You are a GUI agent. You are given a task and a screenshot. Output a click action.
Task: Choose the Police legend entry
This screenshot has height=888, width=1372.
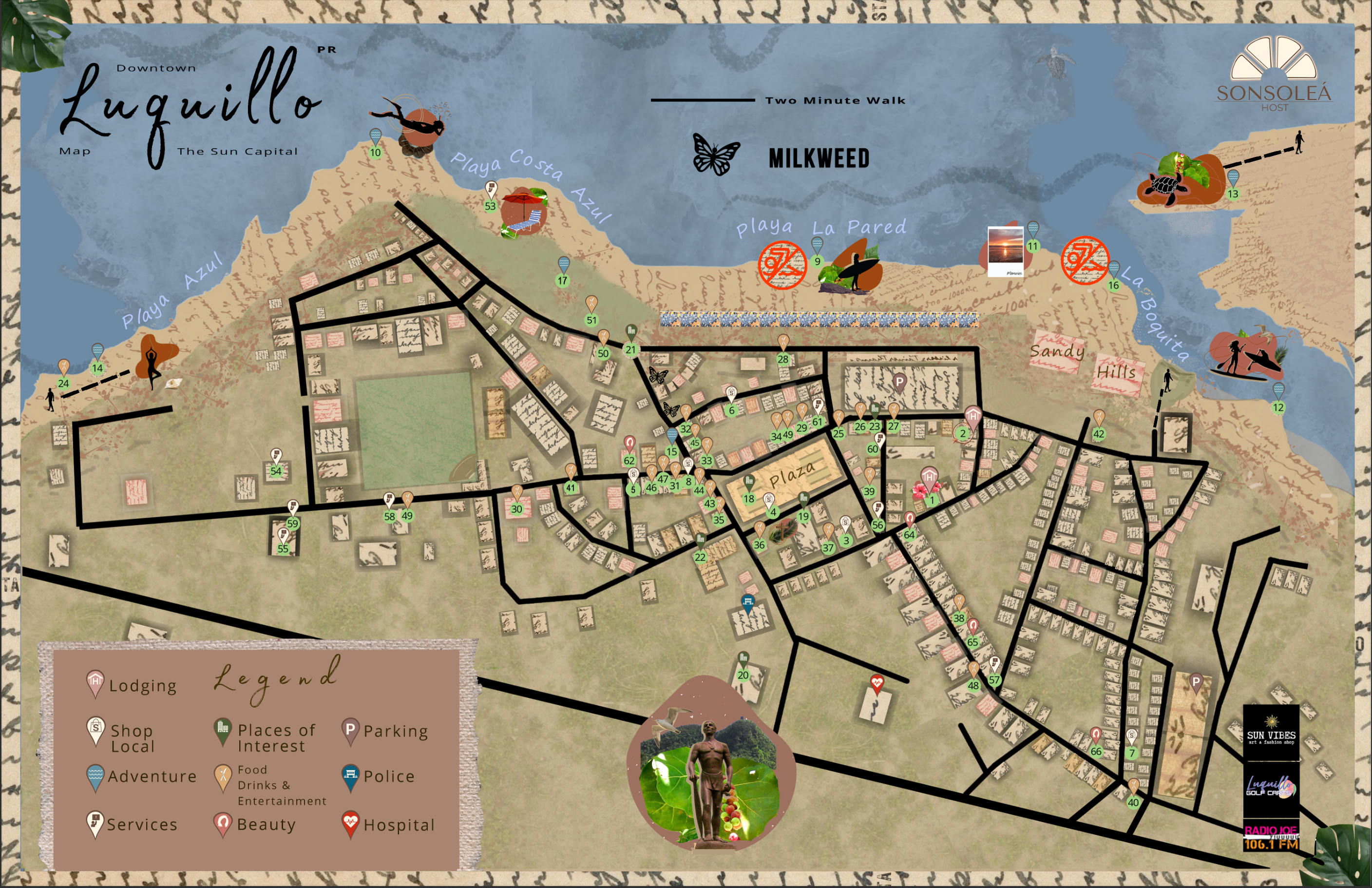(388, 777)
